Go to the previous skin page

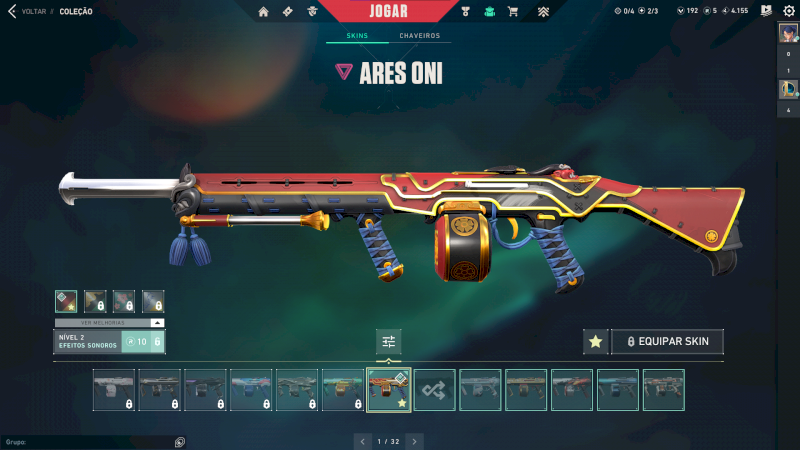361,440
